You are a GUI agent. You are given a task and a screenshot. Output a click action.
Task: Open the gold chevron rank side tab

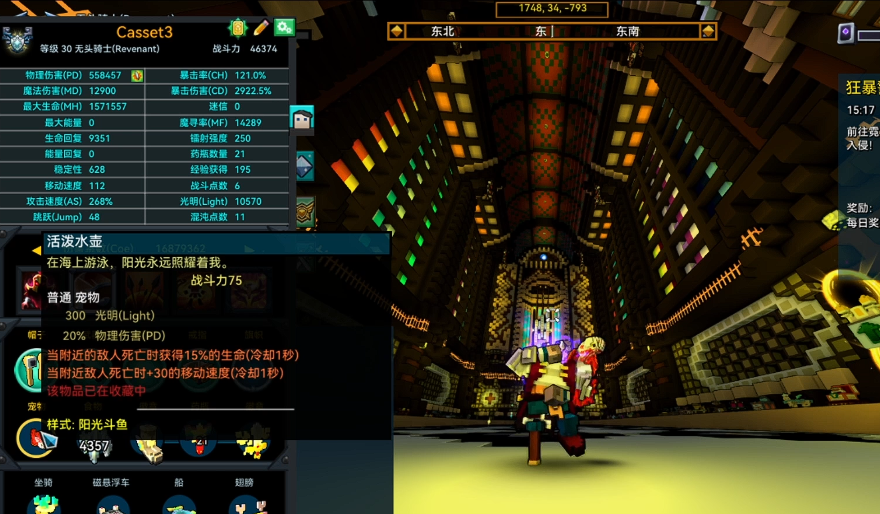[x=304, y=209]
